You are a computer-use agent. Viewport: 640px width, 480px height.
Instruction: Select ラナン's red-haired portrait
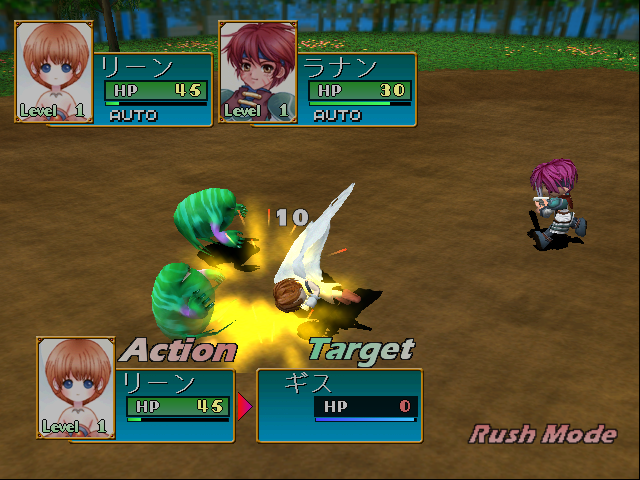pos(253,72)
